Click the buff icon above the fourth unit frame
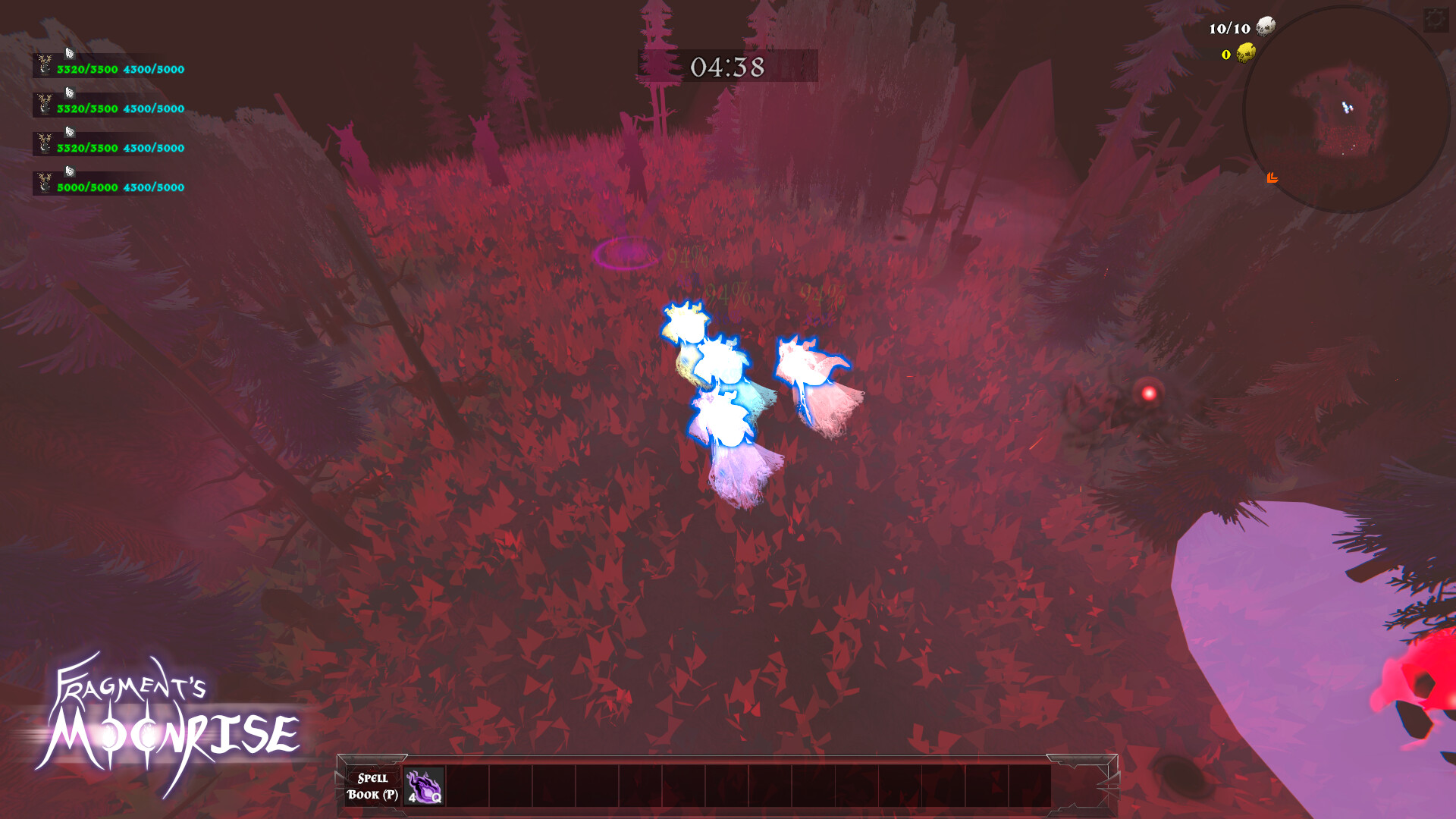 (x=71, y=168)
